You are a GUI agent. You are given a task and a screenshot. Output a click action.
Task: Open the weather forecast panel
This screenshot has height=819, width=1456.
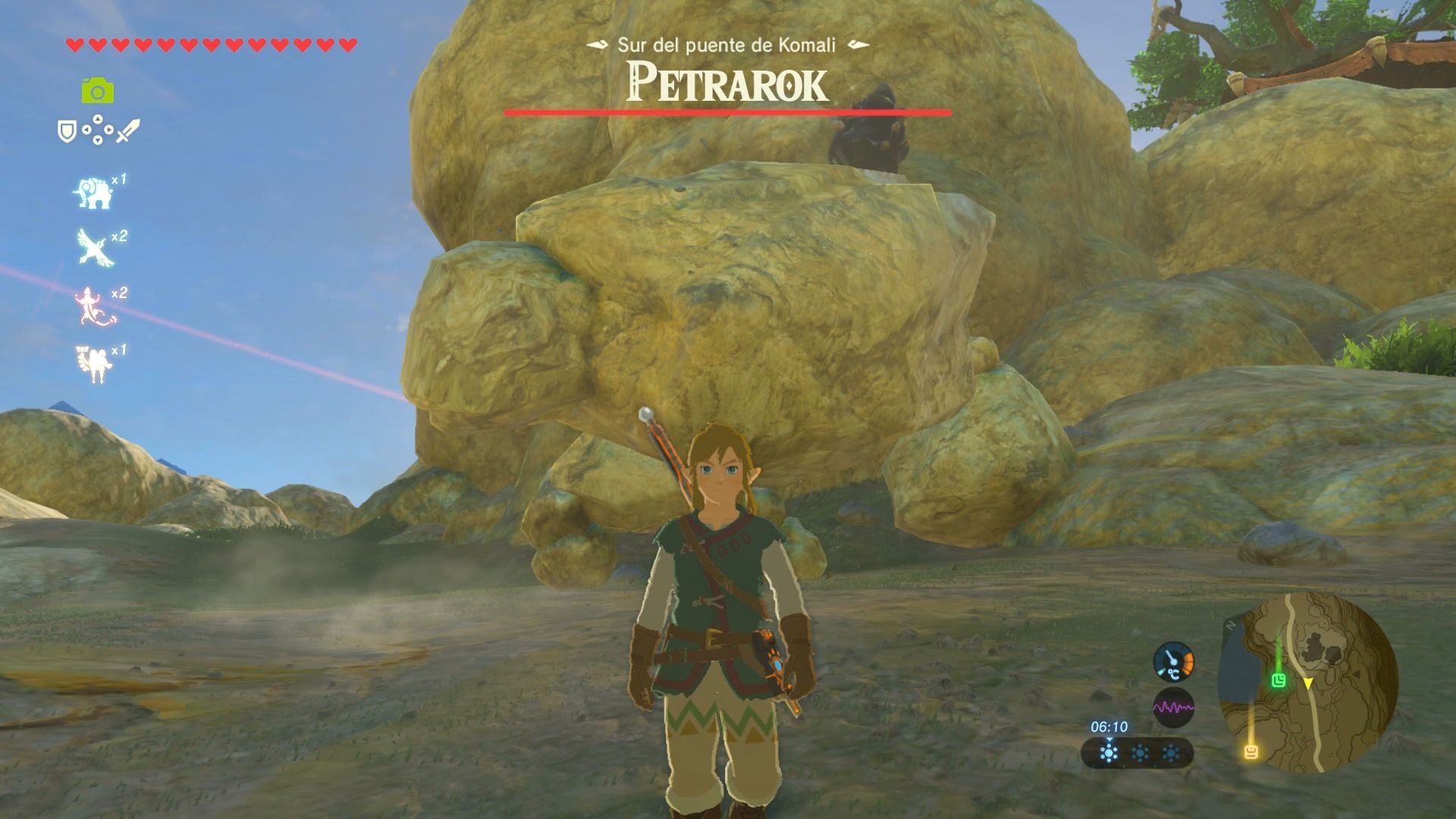1138,754
